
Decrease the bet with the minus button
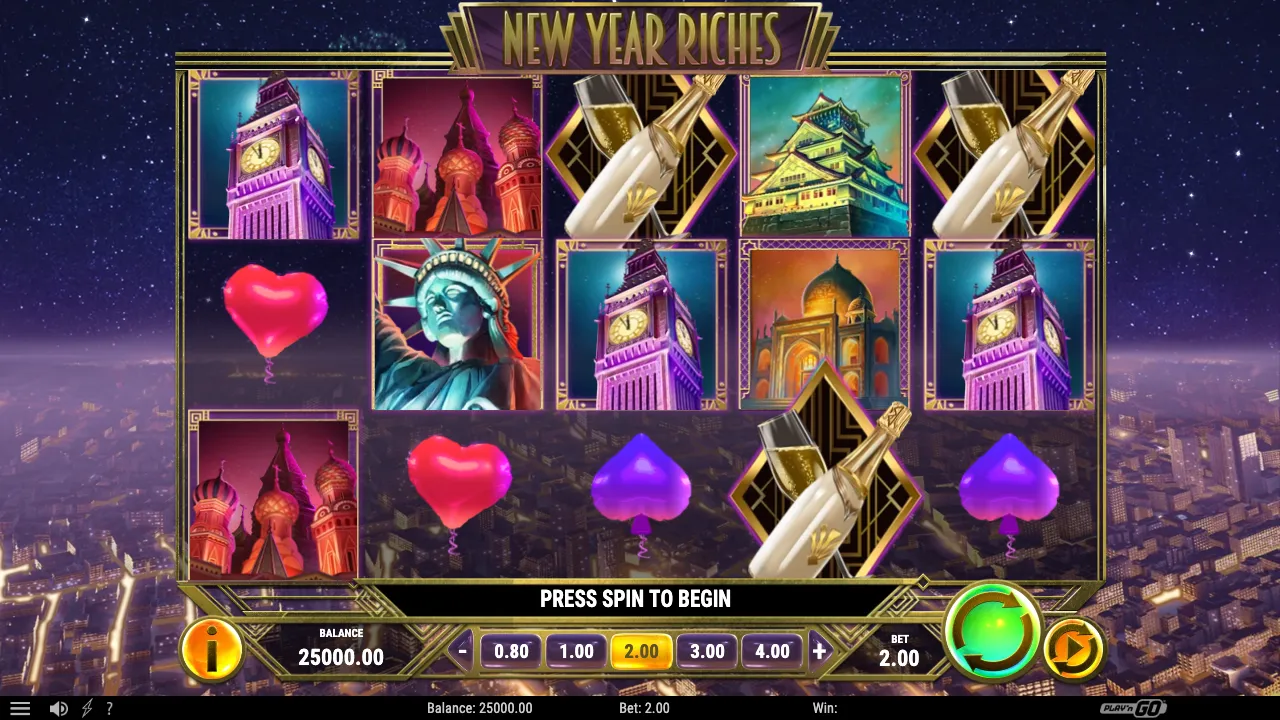[461, 651]
